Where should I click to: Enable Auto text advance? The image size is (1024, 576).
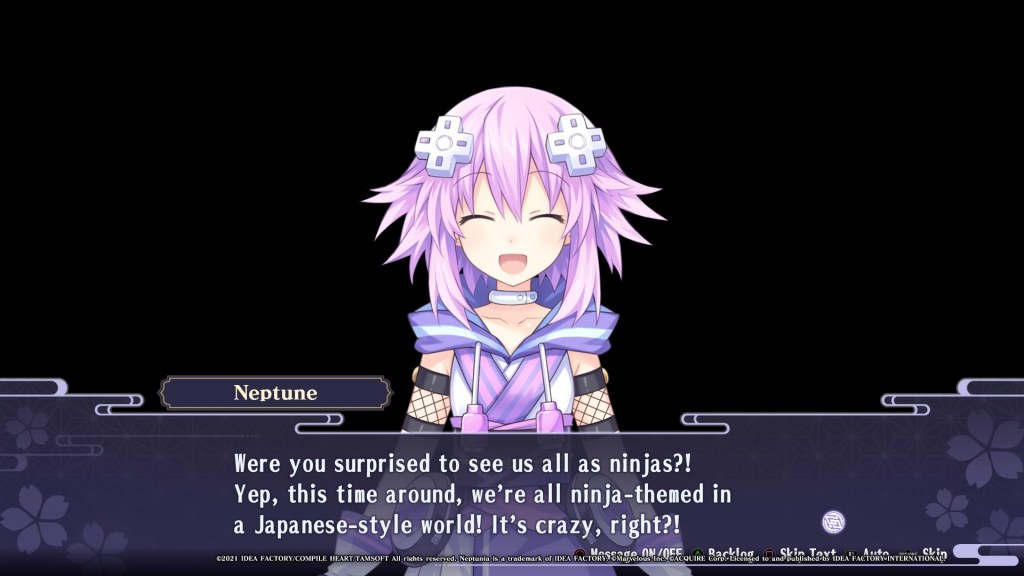(x=875, y=553)
